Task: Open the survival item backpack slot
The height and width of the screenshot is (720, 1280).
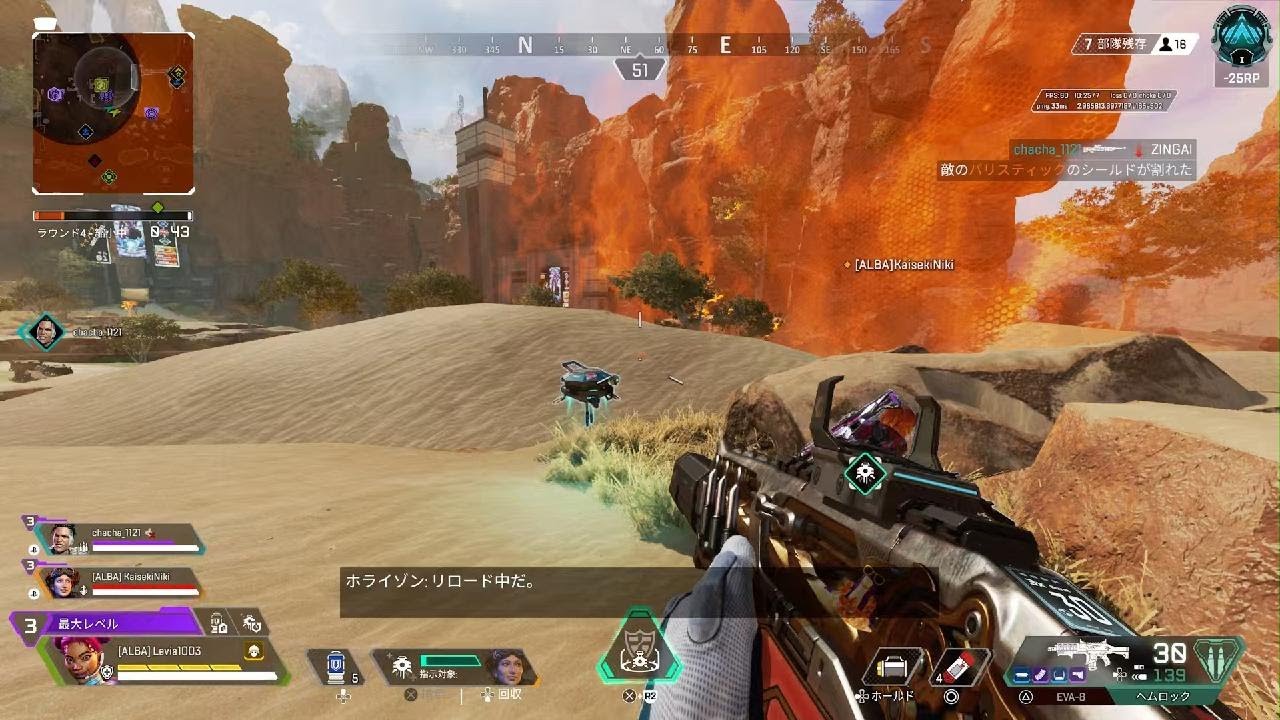Action: coord(891,667)
